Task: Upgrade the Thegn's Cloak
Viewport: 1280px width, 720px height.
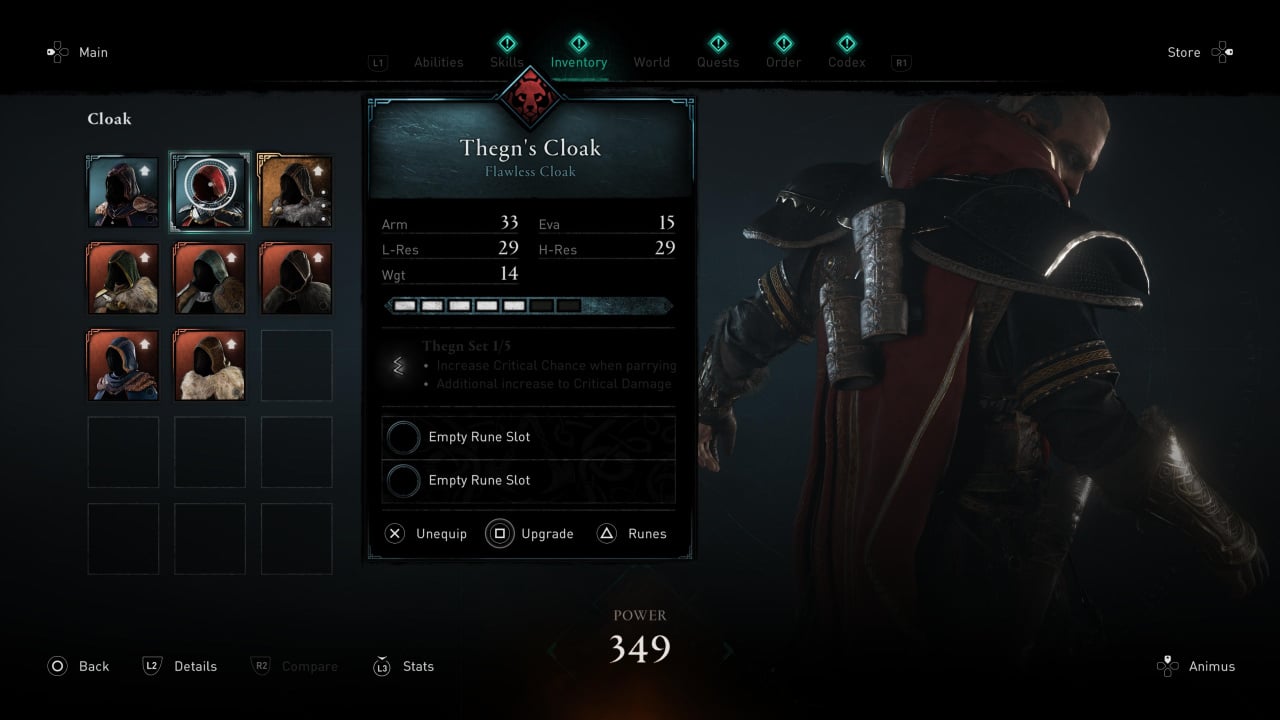Action: pos(531,534)
